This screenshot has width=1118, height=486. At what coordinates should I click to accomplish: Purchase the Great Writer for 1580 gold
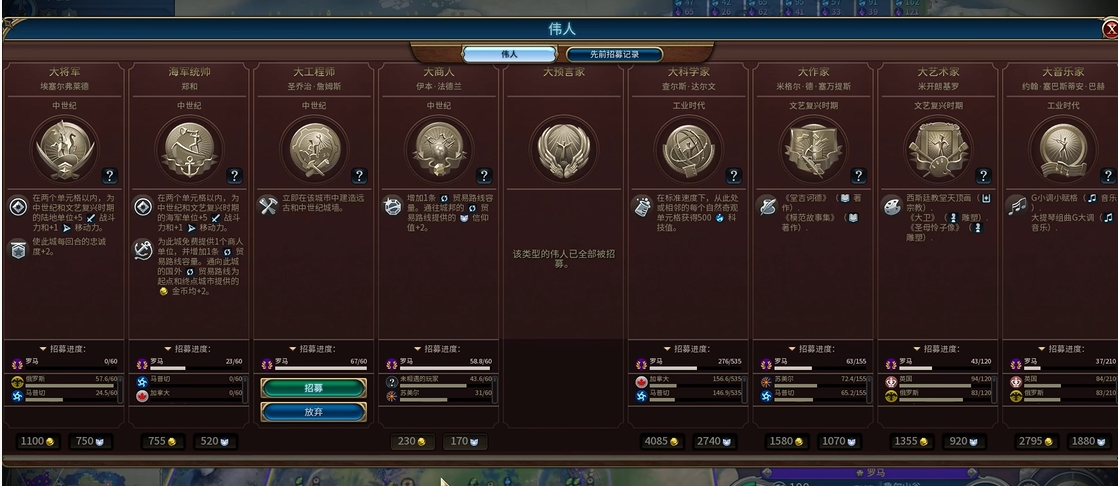click(788, 441)
